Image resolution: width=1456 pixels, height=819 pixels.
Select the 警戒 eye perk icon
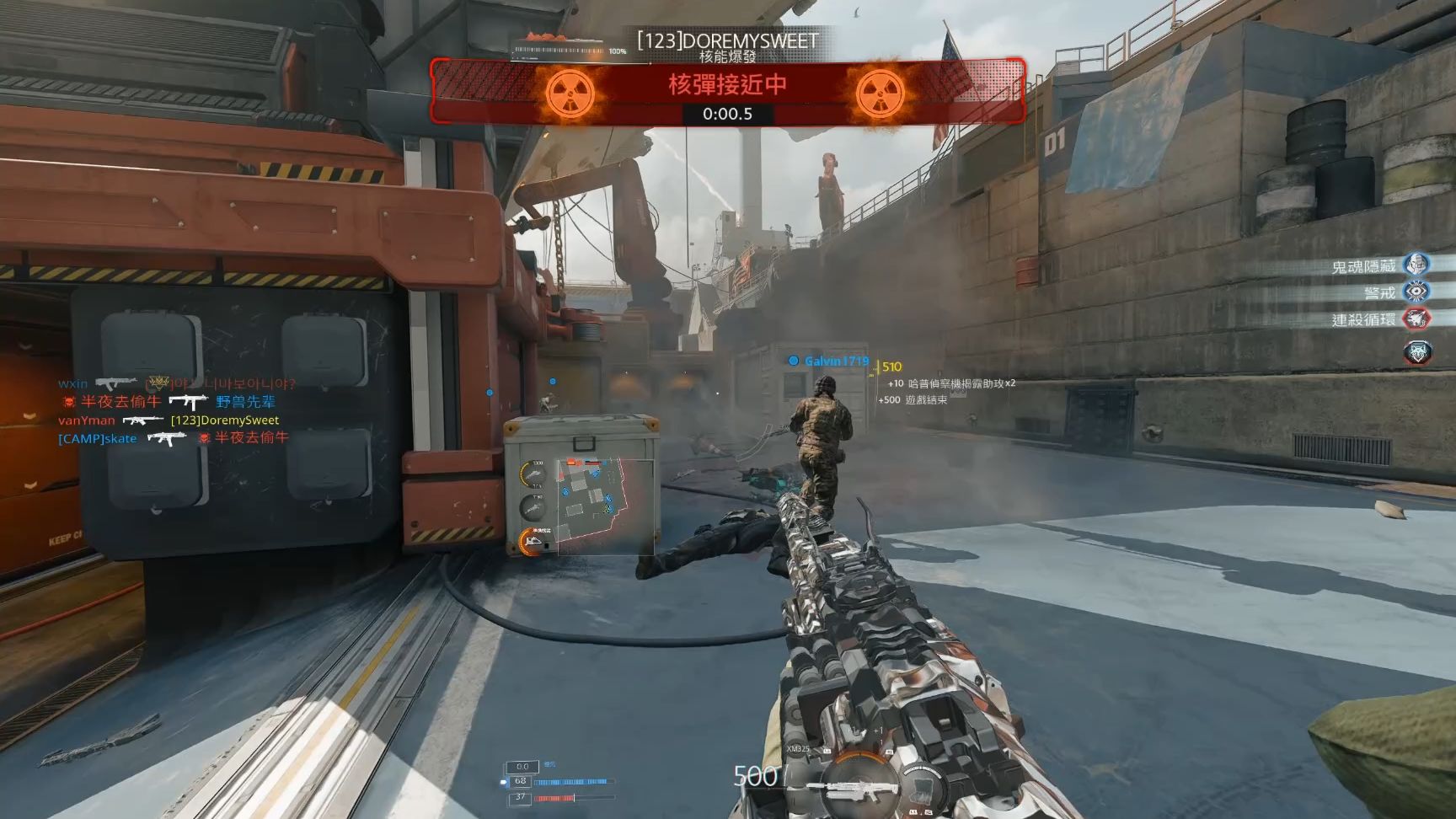click(x=1417, y=292)
